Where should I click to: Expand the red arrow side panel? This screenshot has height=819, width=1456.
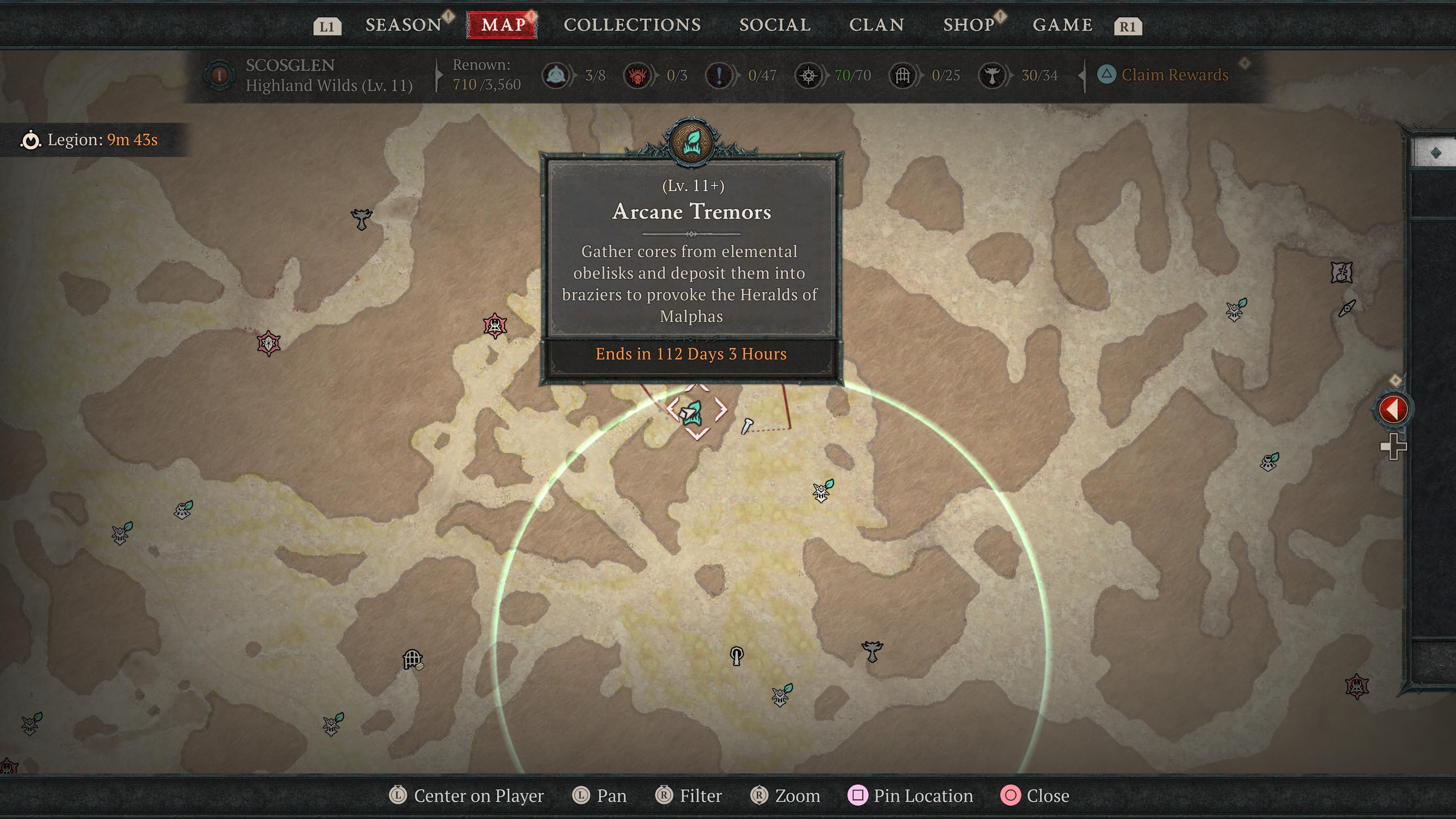point(1392,409)
